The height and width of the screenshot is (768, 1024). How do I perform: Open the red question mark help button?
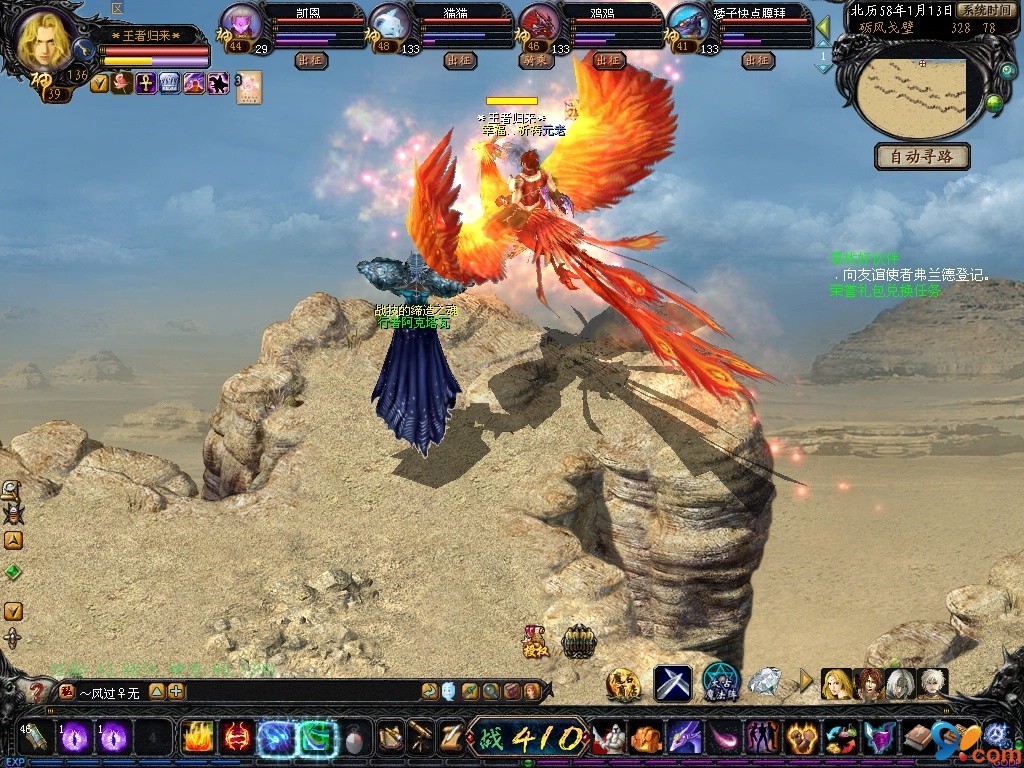coord(37,691)
